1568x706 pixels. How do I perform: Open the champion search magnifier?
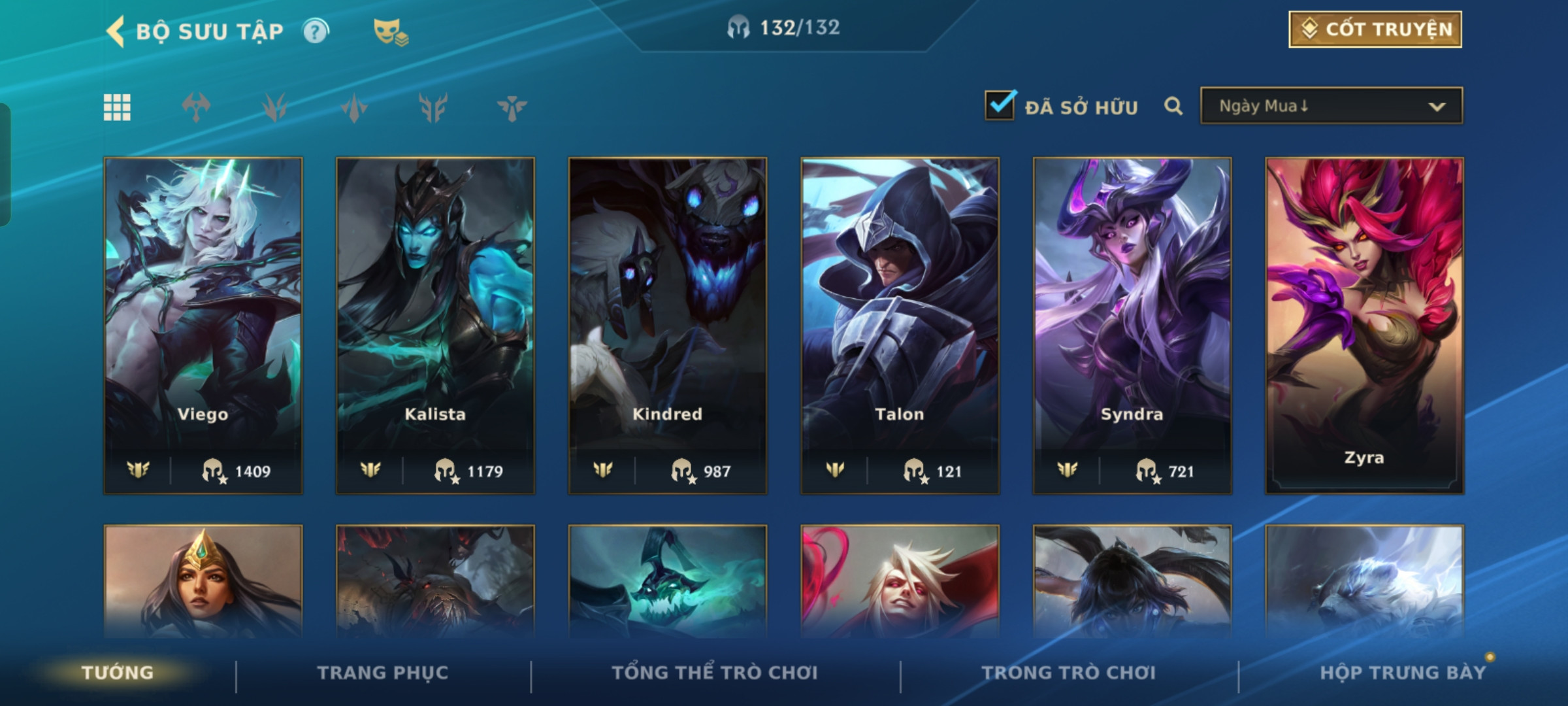click(1173, 106)
